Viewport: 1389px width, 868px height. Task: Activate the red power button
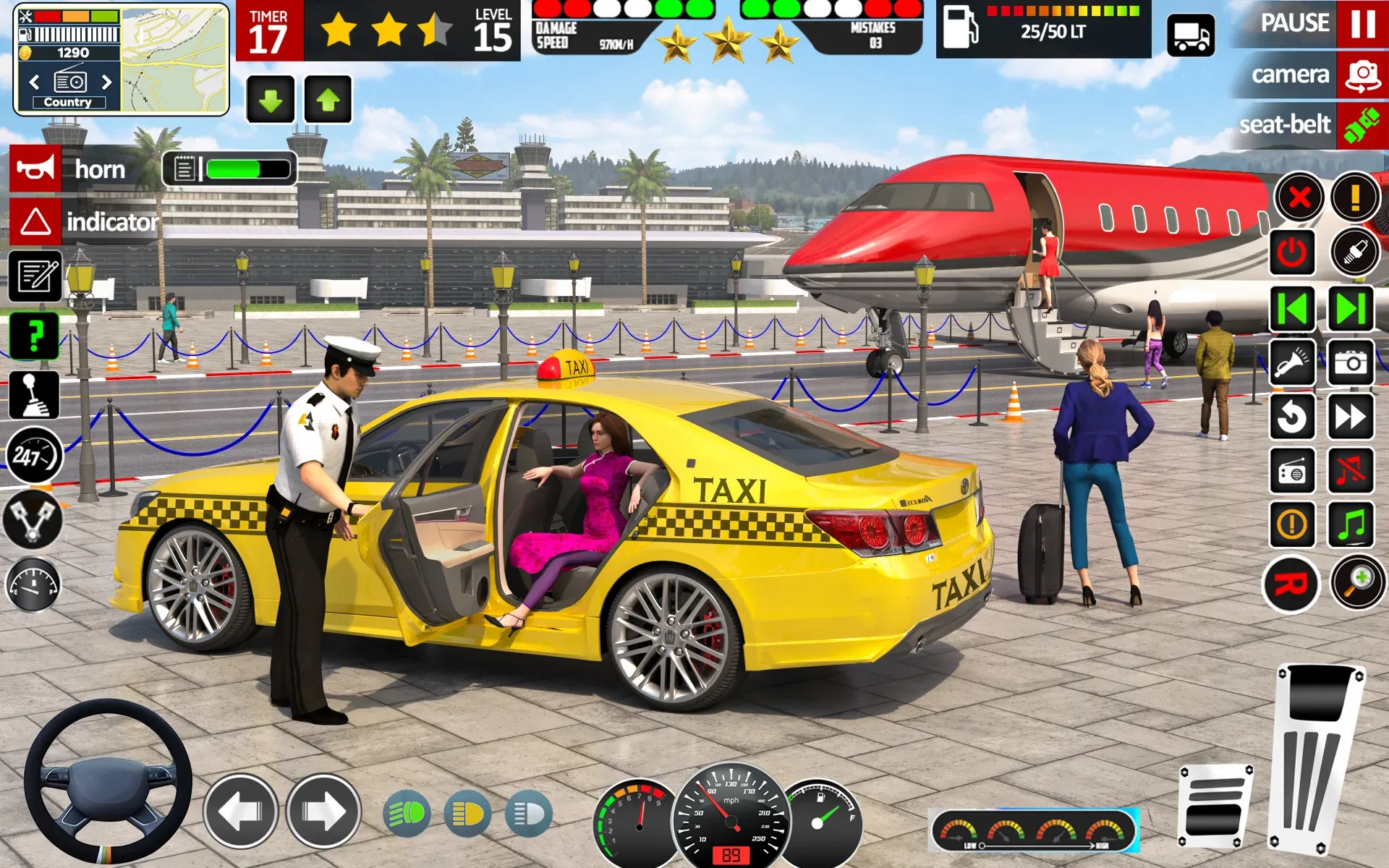[x=1292, y=252]
